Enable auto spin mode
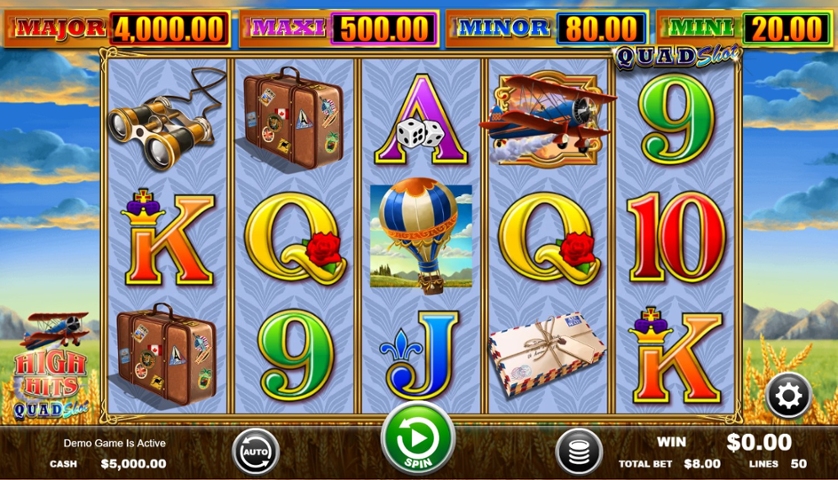This screenshot has width=838, height=480. (256, 452)
